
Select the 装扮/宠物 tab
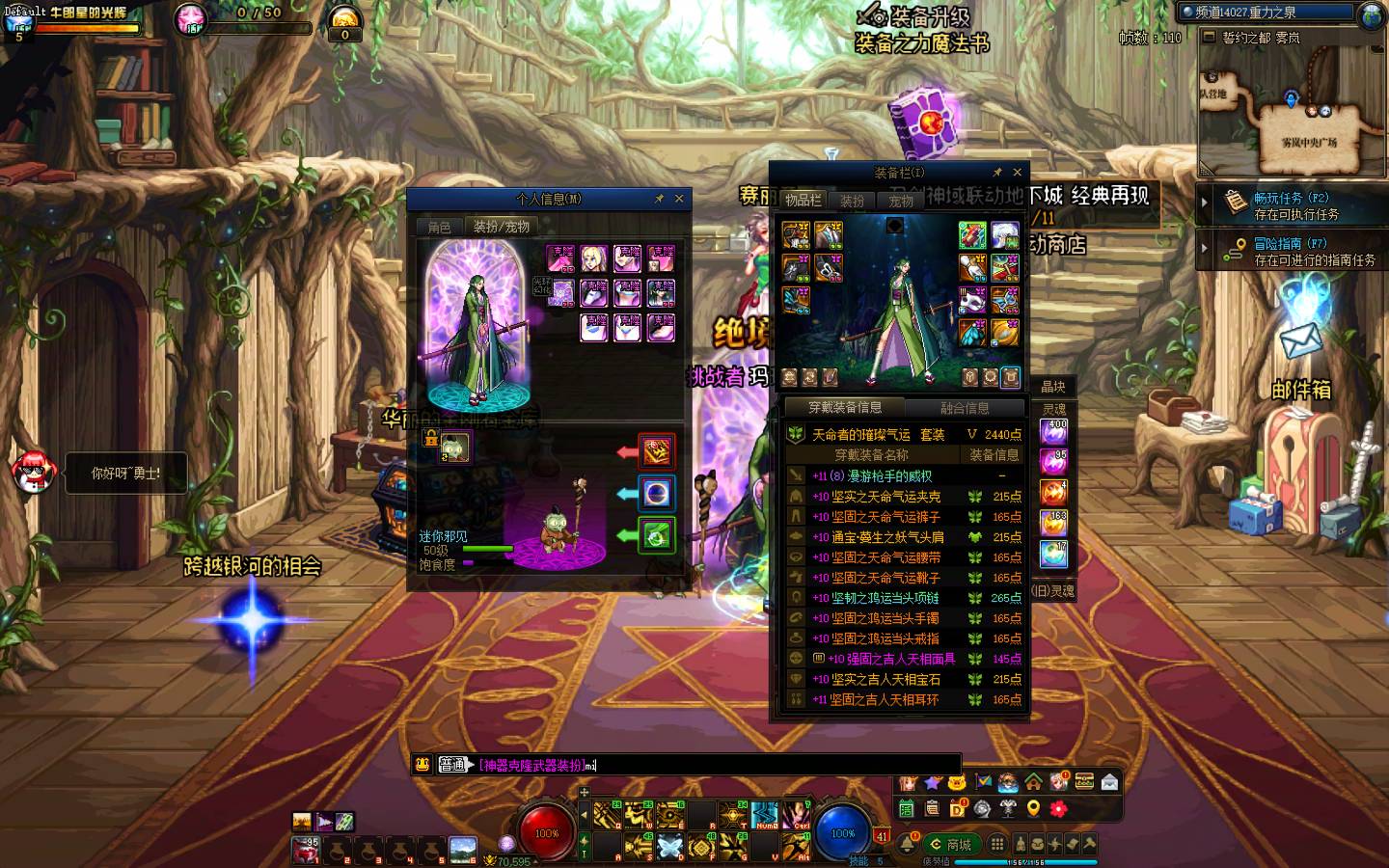click(x=501, y=227)
